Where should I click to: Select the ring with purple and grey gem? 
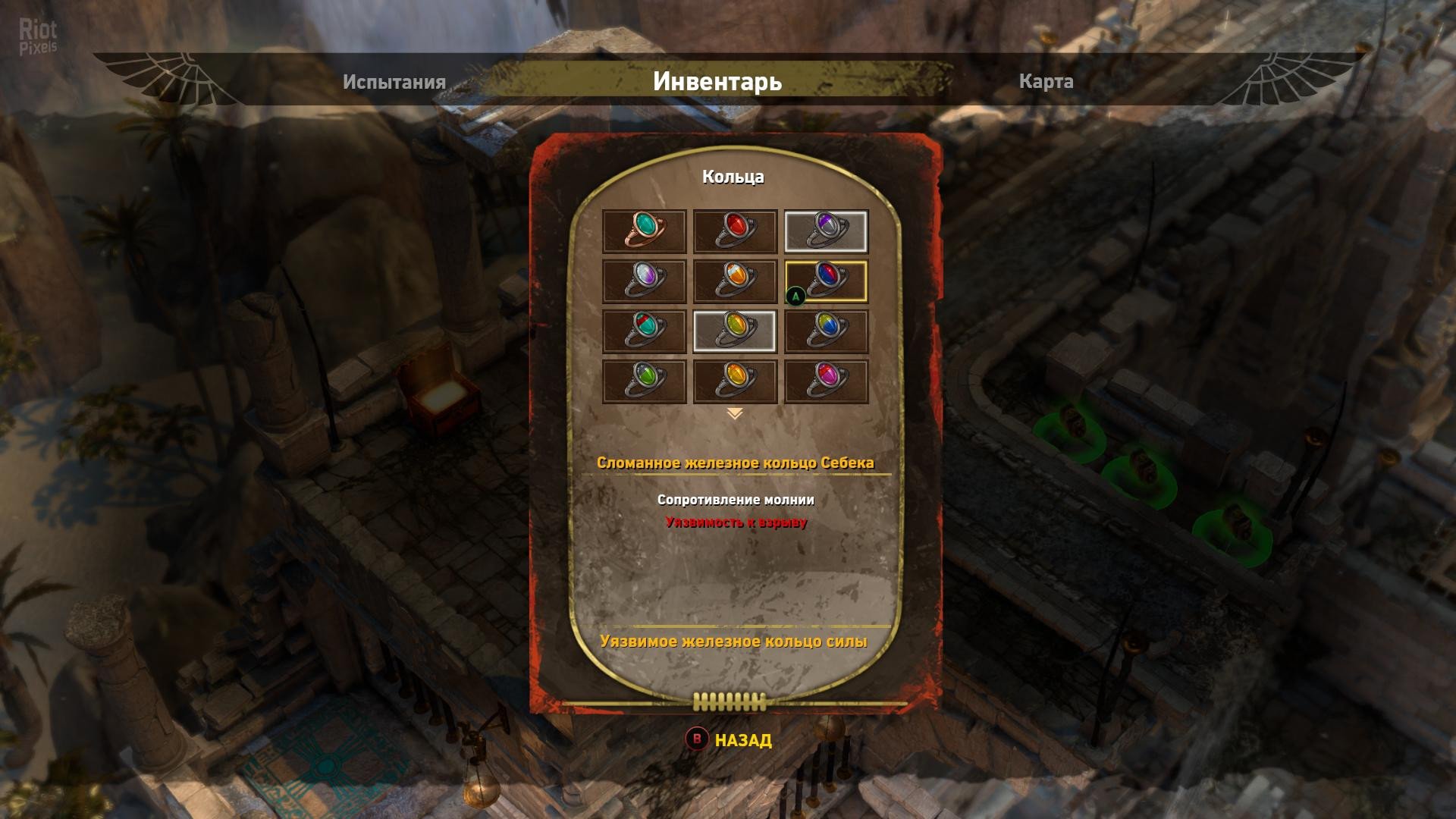tap(826, 231)
